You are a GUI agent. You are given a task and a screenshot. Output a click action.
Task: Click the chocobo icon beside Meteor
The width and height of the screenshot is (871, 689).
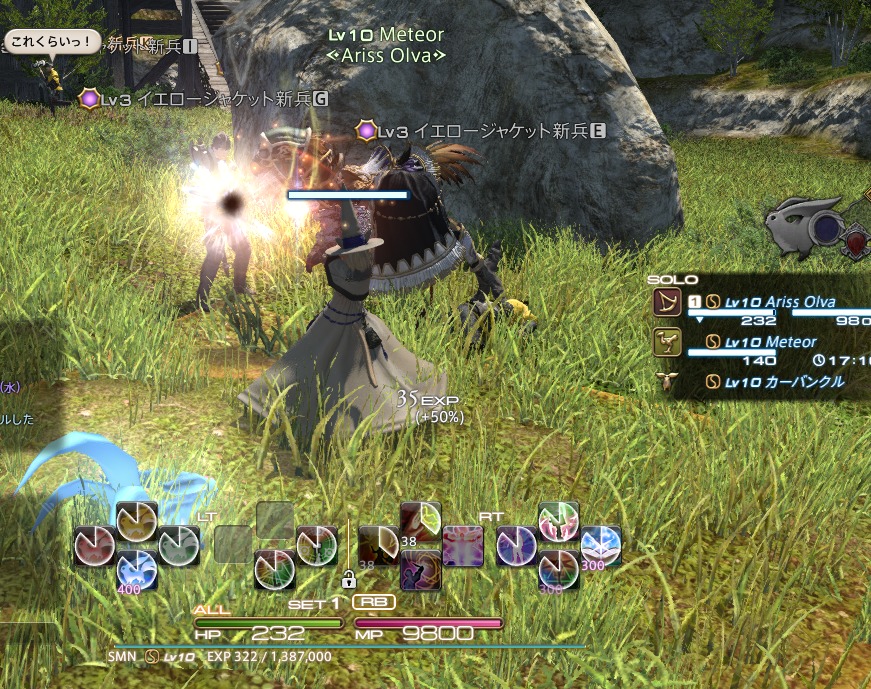click(665, 343)
